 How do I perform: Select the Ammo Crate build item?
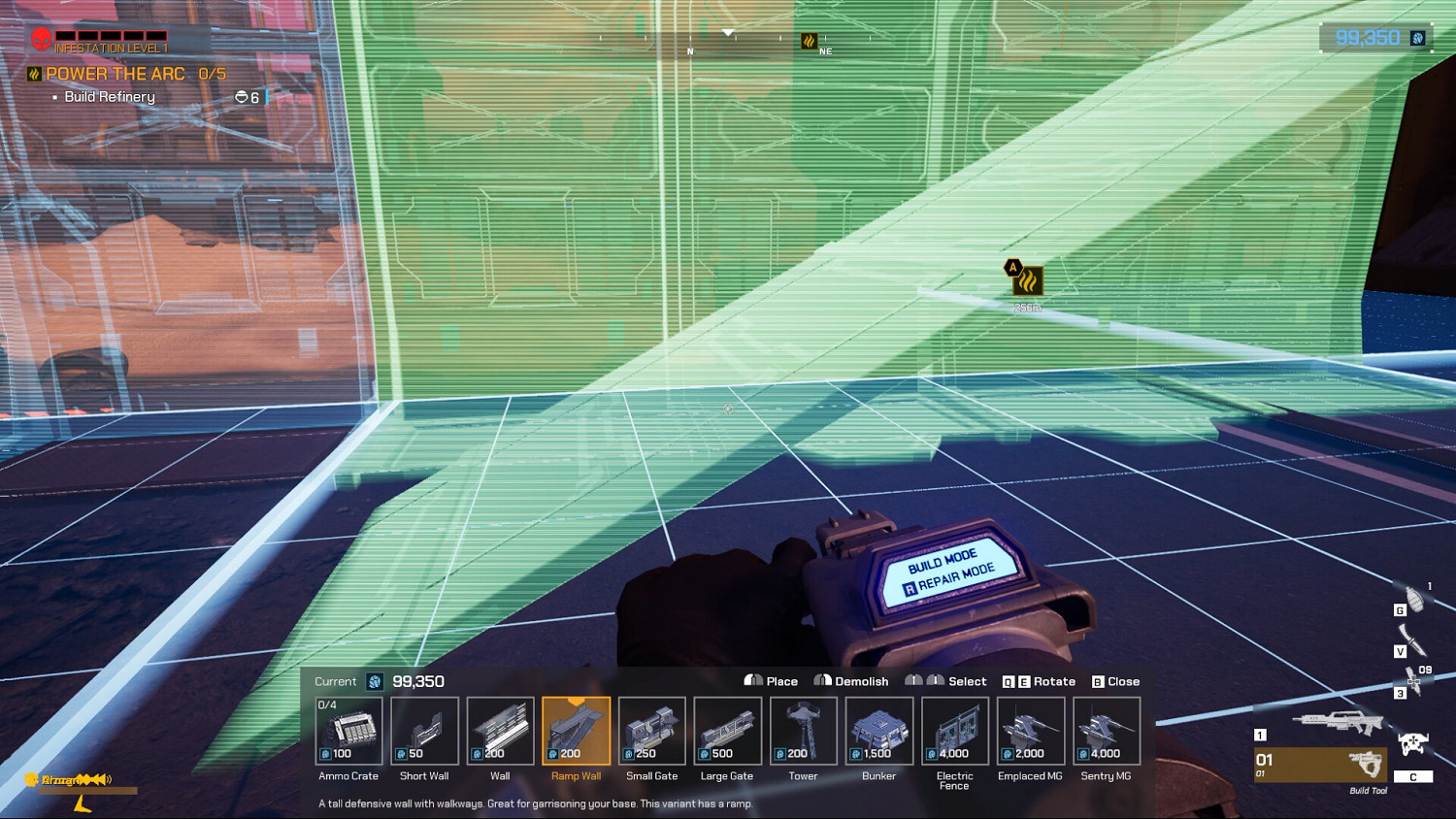pyautogui.click(x=348, y=731)
